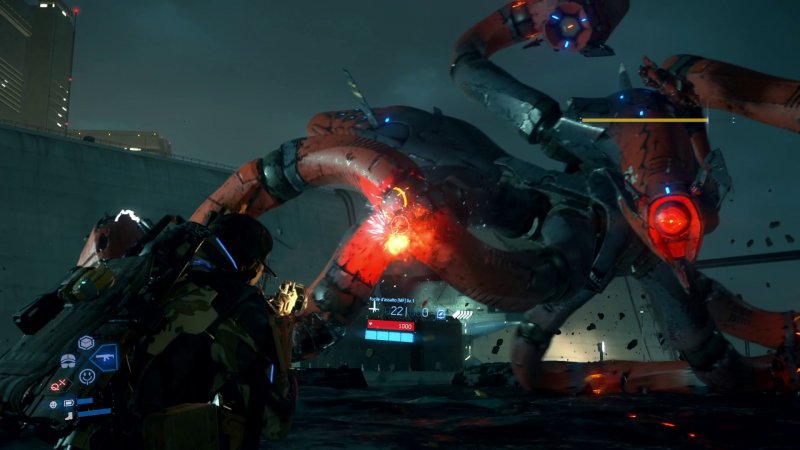Screen dimensions: 800x450
Task: Click the cargo box icon on the backpack
Action: 86,342
